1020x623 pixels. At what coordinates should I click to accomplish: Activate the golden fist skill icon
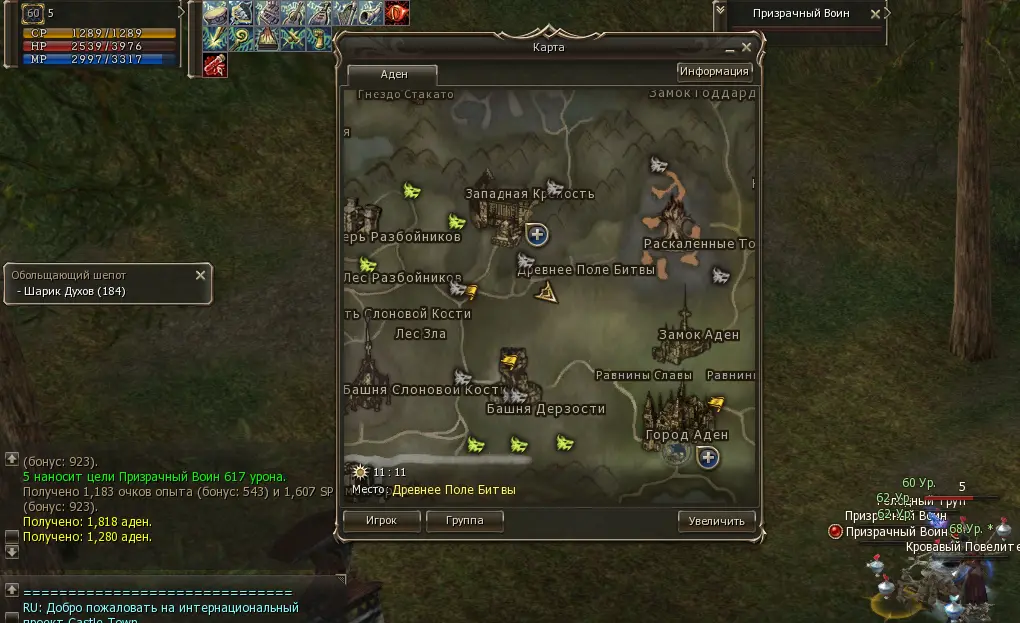coord(319,39)
